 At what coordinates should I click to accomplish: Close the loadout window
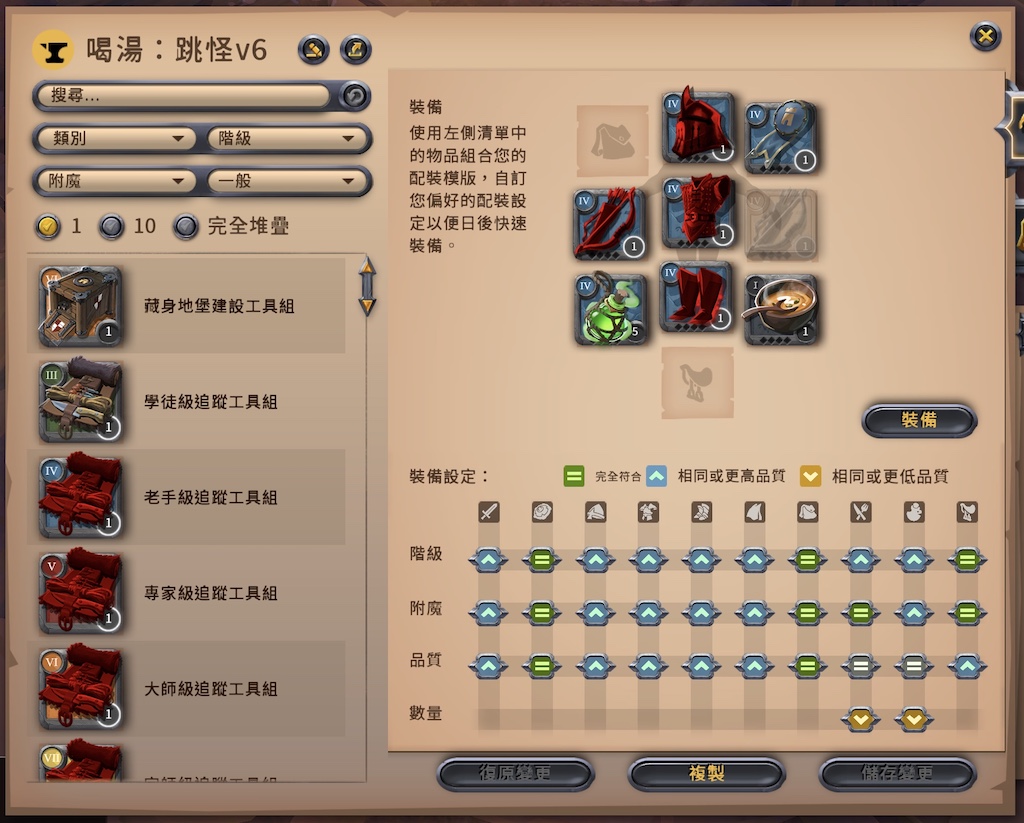tap(985, 37)
